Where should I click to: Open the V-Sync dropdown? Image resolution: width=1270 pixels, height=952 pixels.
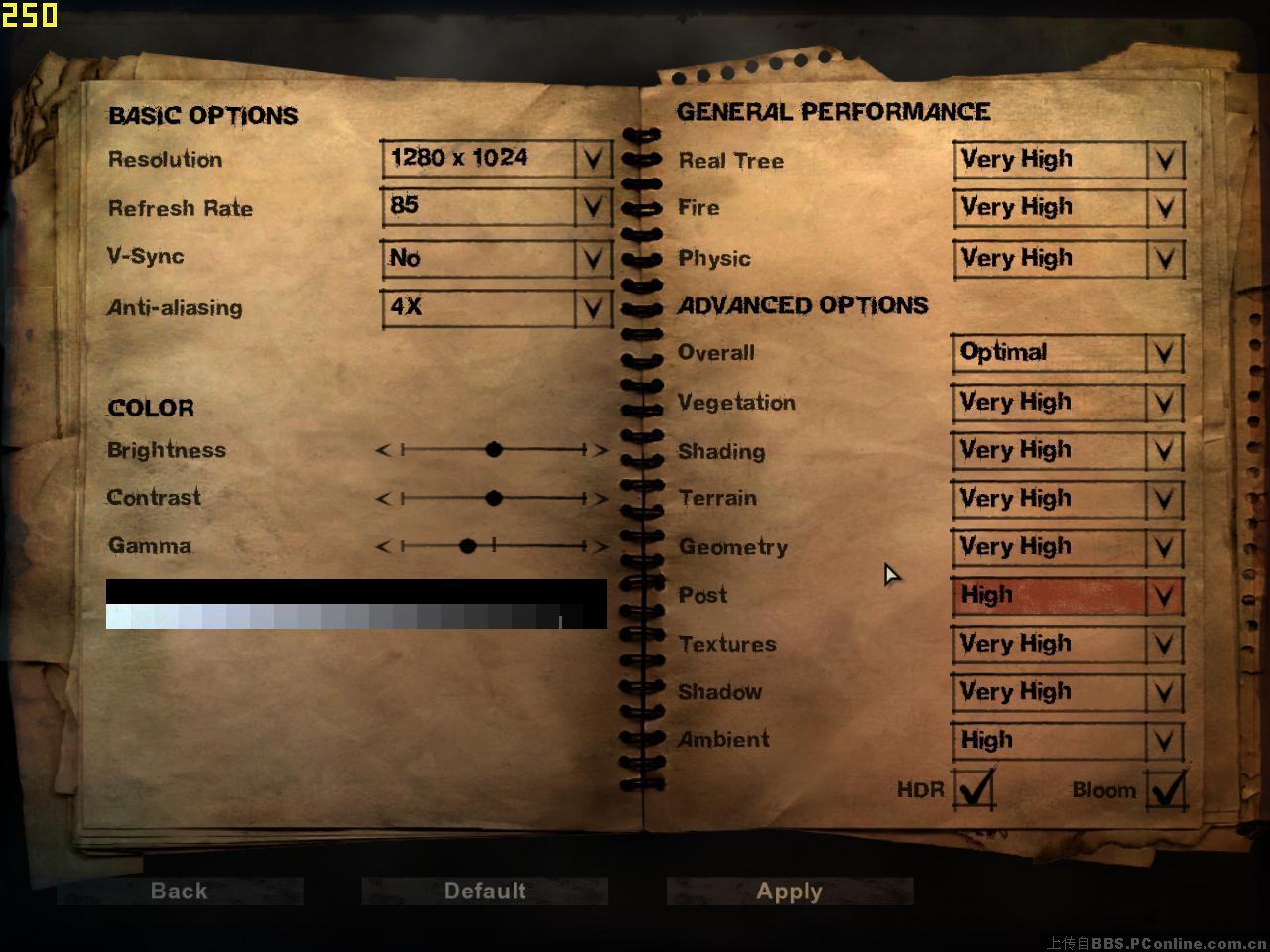coord(495,258)
